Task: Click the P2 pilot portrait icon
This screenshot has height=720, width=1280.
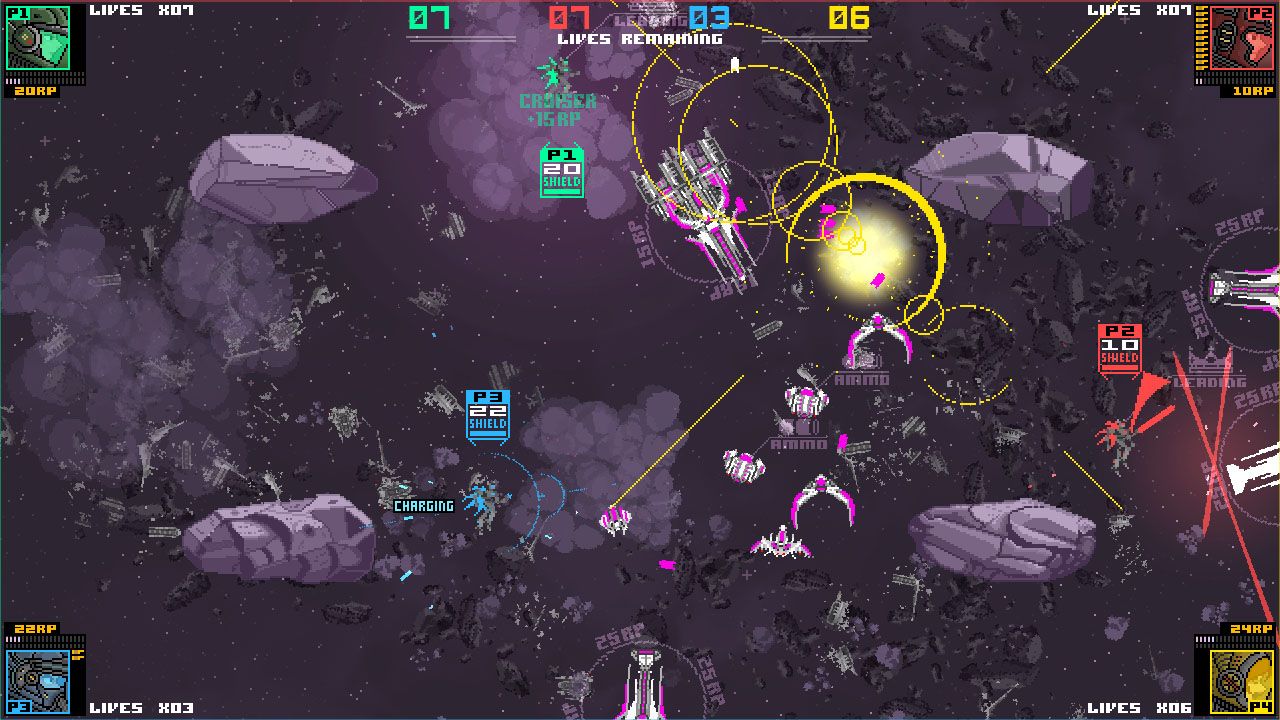Action: (1240, 38)
